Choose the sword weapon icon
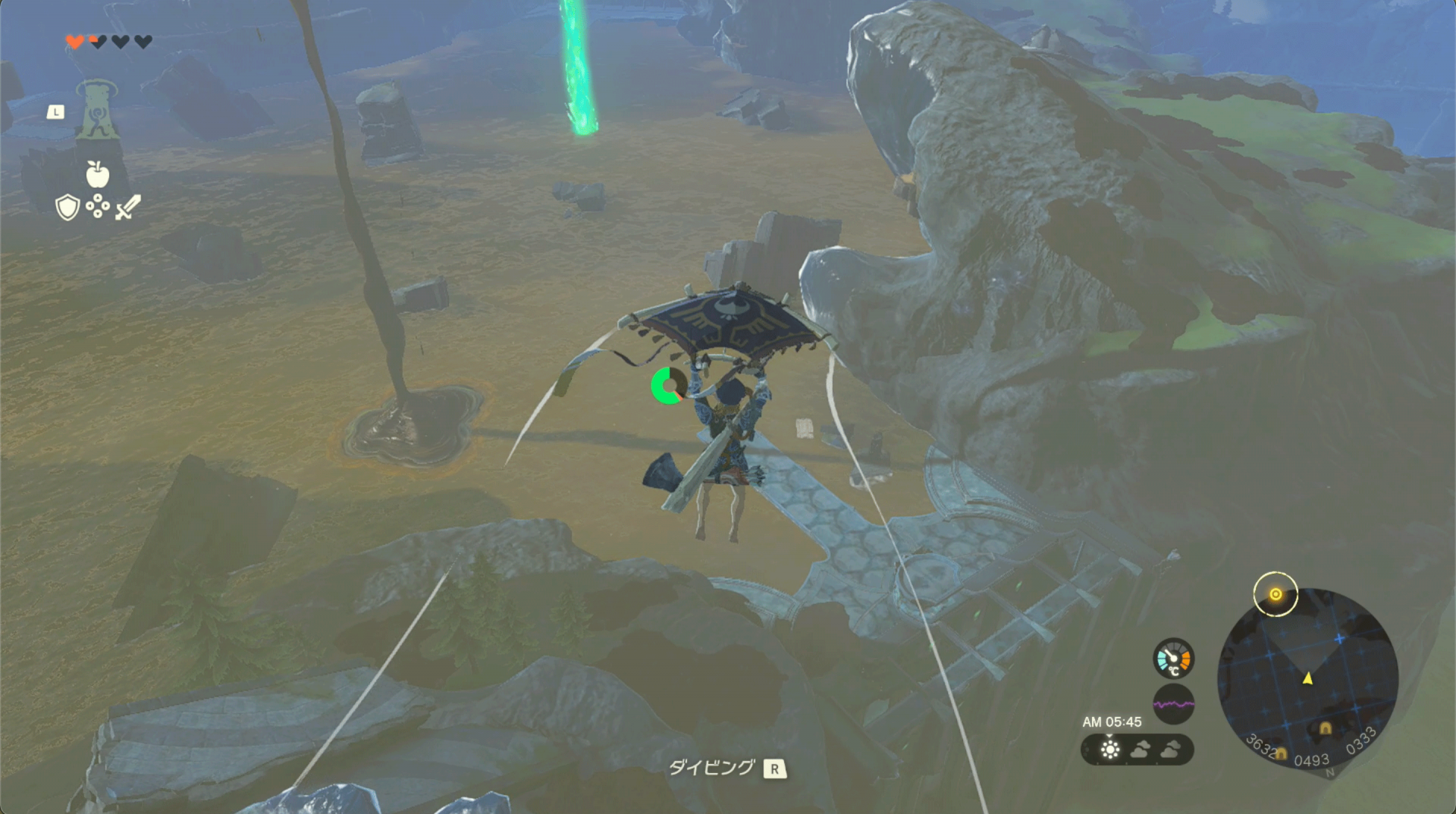The width and height of the screenshot is (1456, 814). (x=128, y=207)
